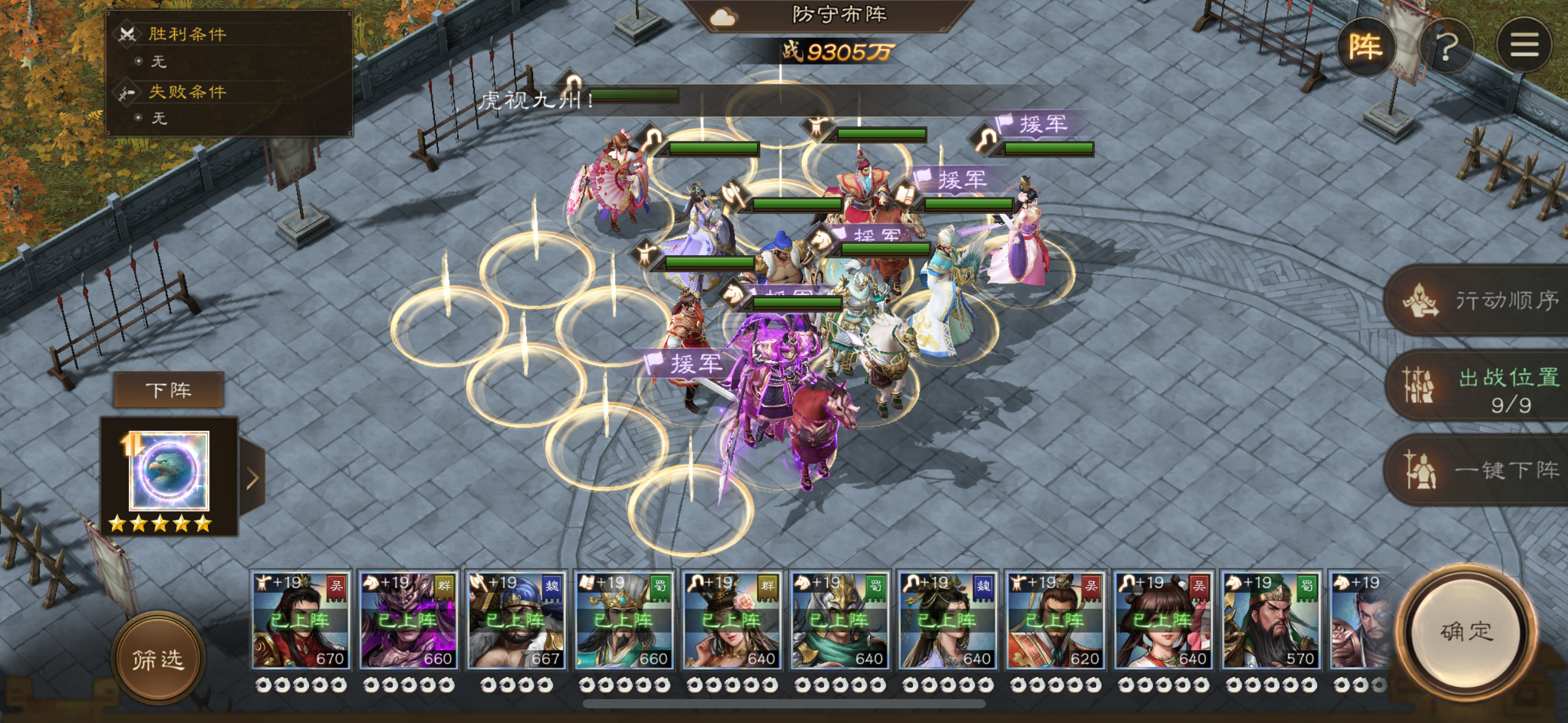Click the 下阵 remove button
Image resolution: width=1568 pixels, height=723 pixels.
[x=169, y=390]
